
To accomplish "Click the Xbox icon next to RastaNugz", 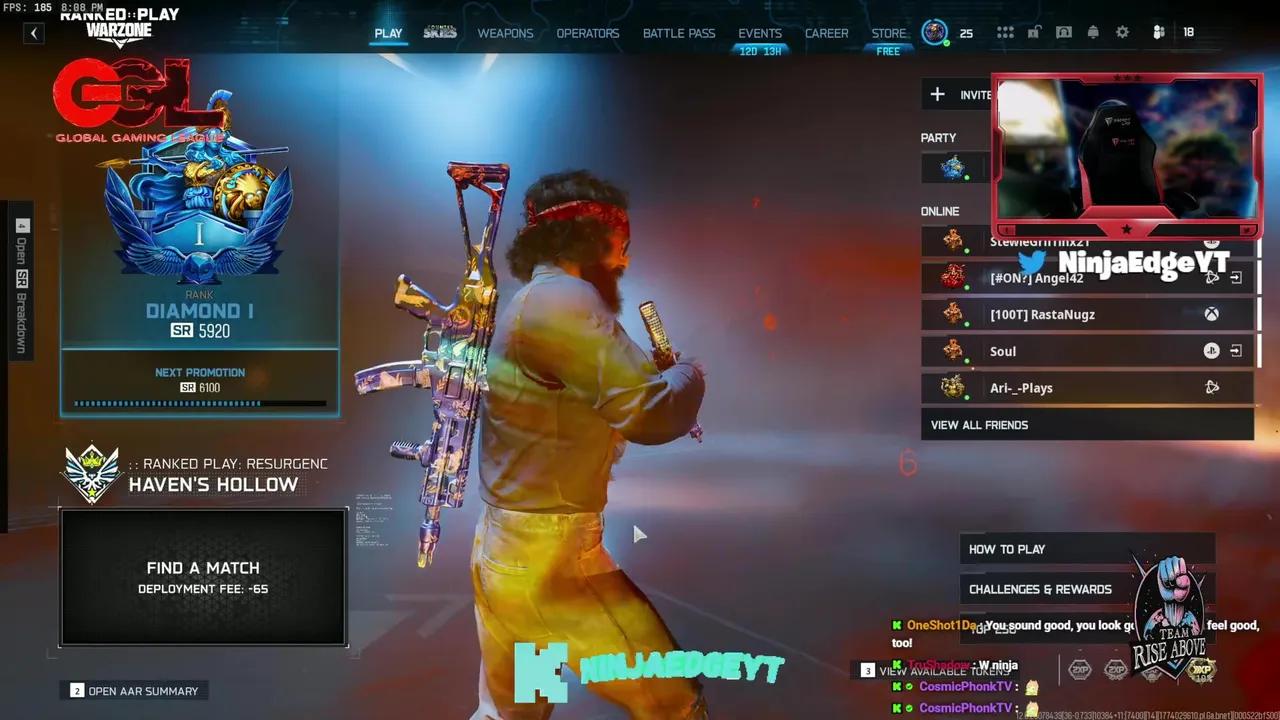I will pyautogui.click(x=1211, y=314).
